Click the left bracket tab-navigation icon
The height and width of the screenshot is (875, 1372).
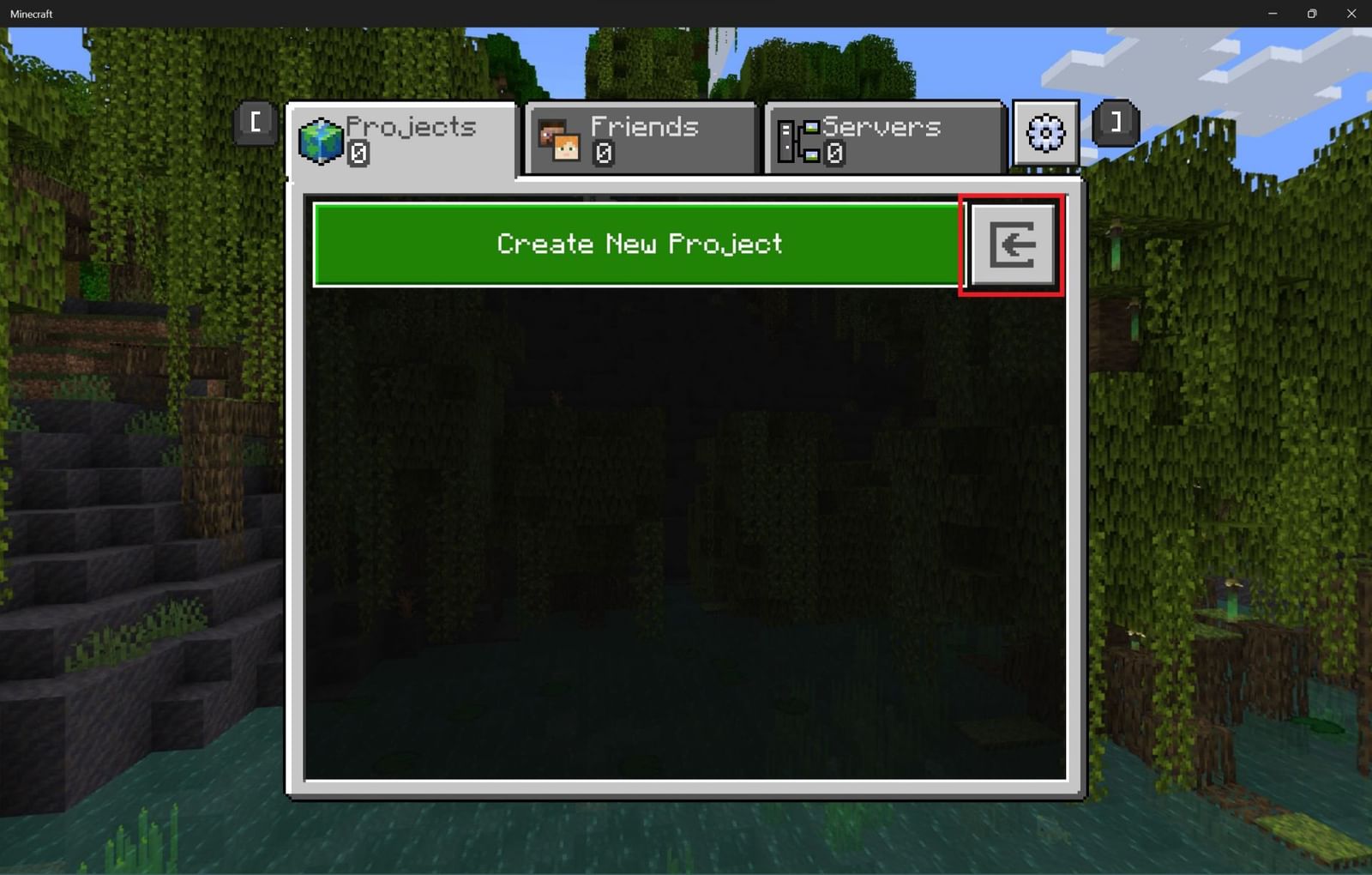pos(255,121)
